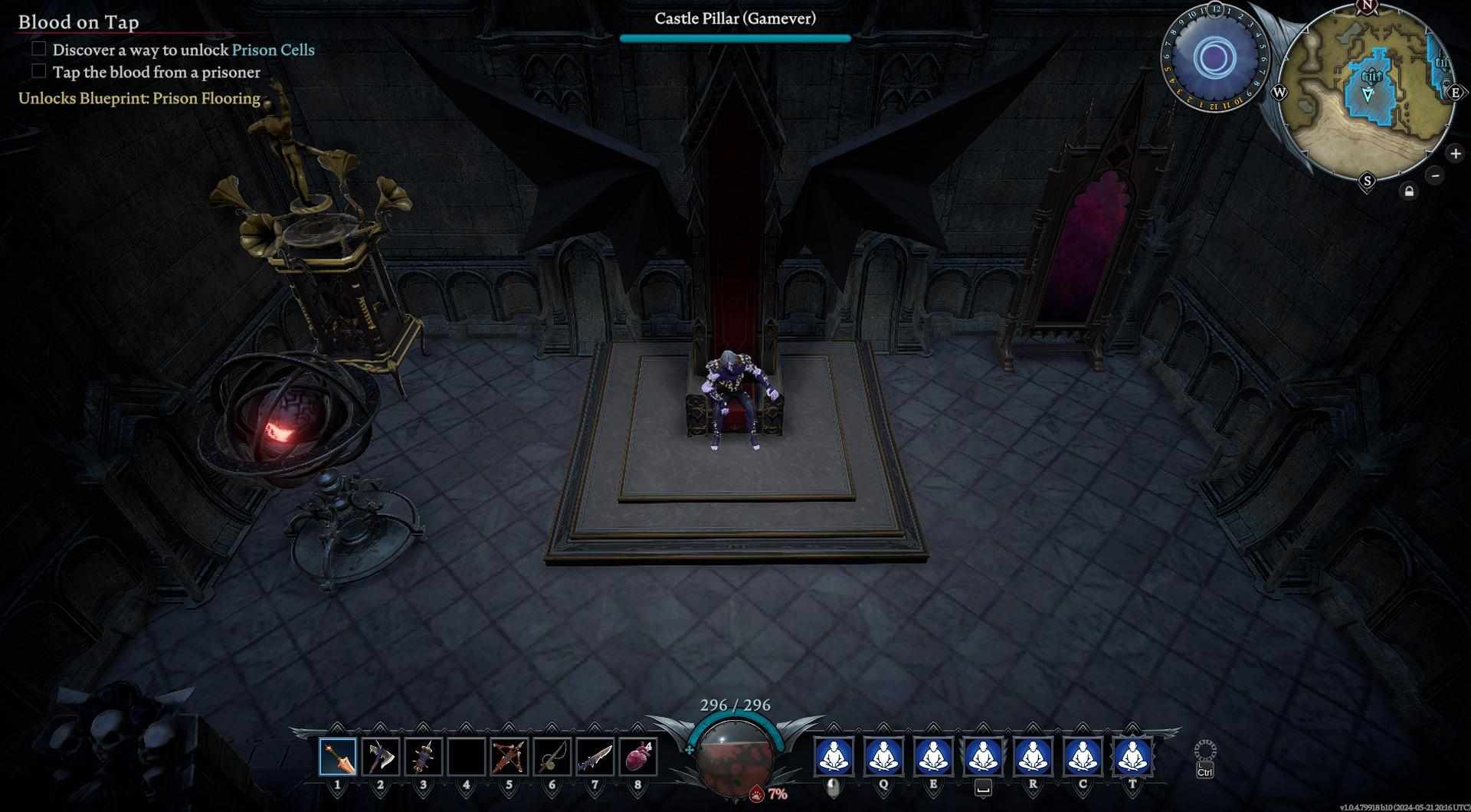Click the 'Tap the blood from a prisoner' objective
The width and height of the screenshot is (1471, 812).
click(x=156, y=73)
